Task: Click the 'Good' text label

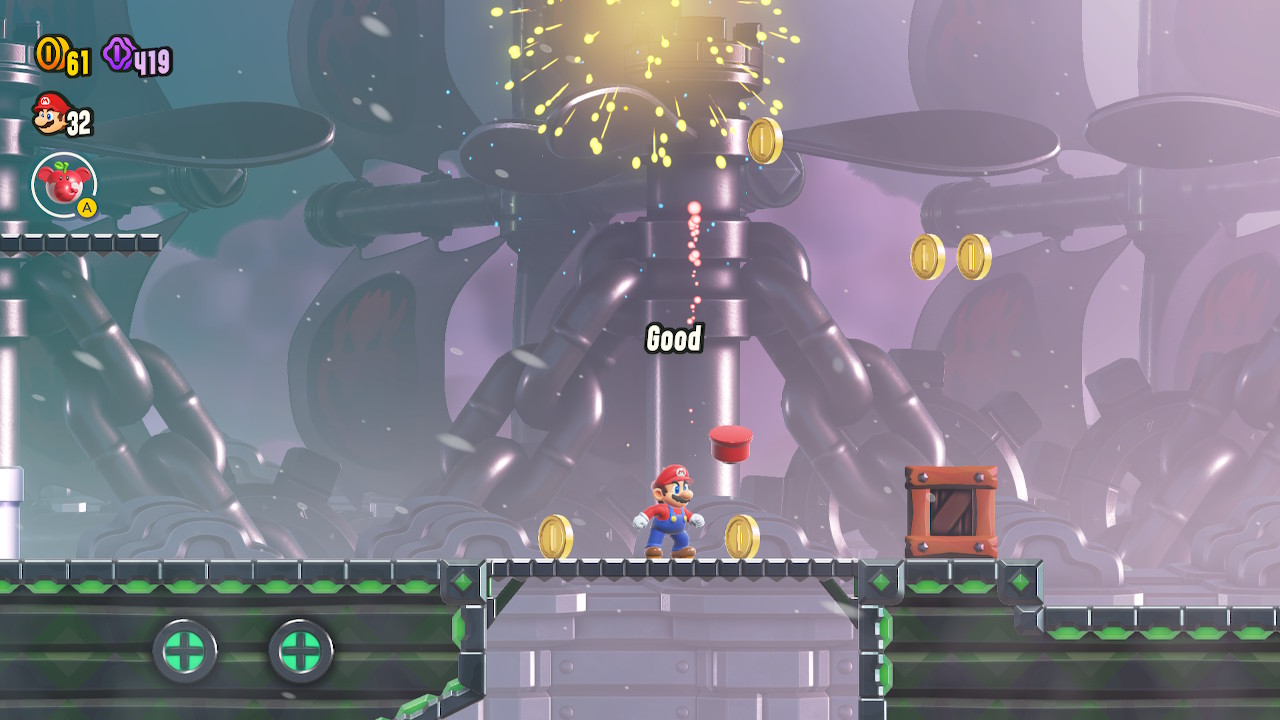Action: click(x=674, y=340)
